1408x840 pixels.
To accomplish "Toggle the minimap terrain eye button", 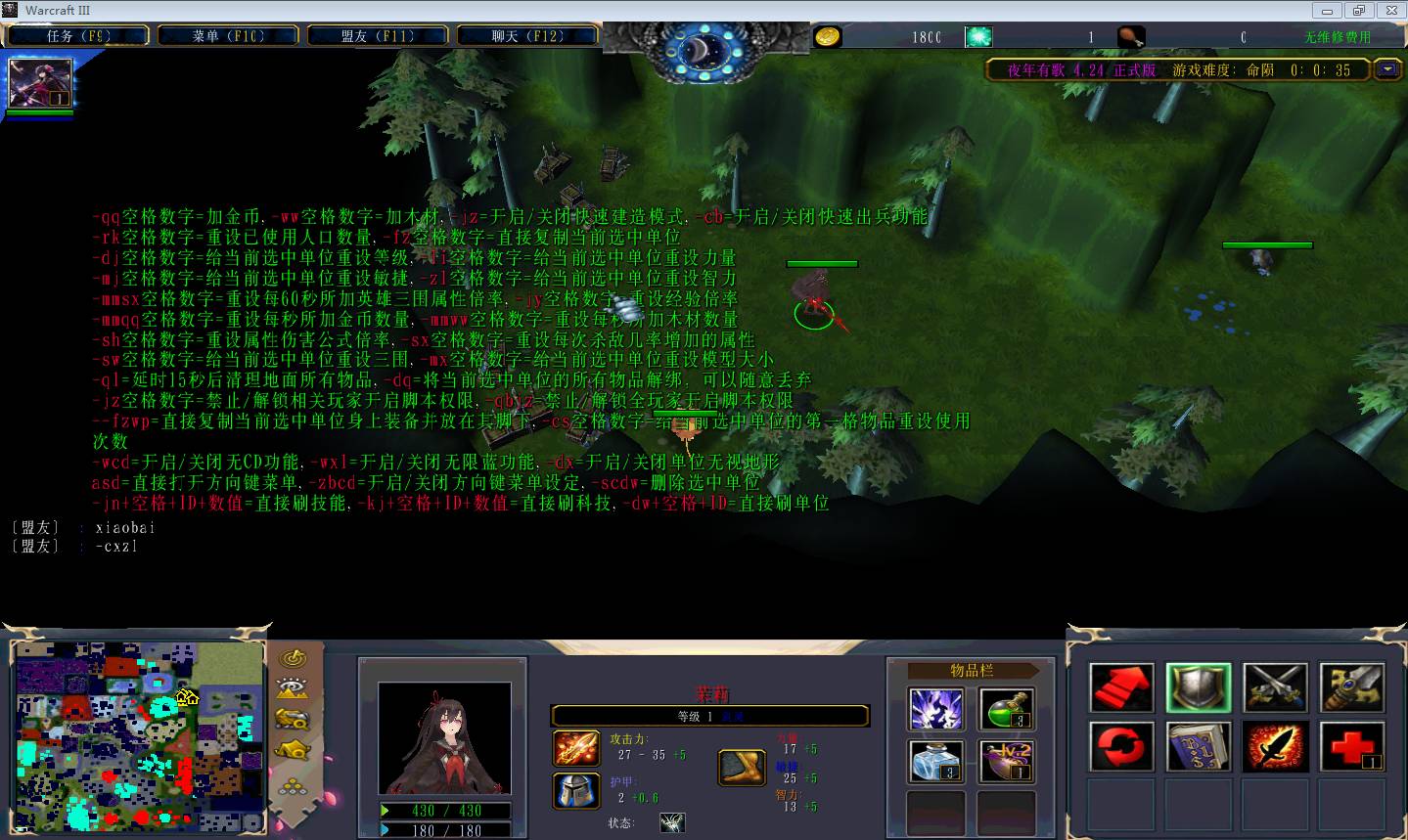I will click(293, 688).
